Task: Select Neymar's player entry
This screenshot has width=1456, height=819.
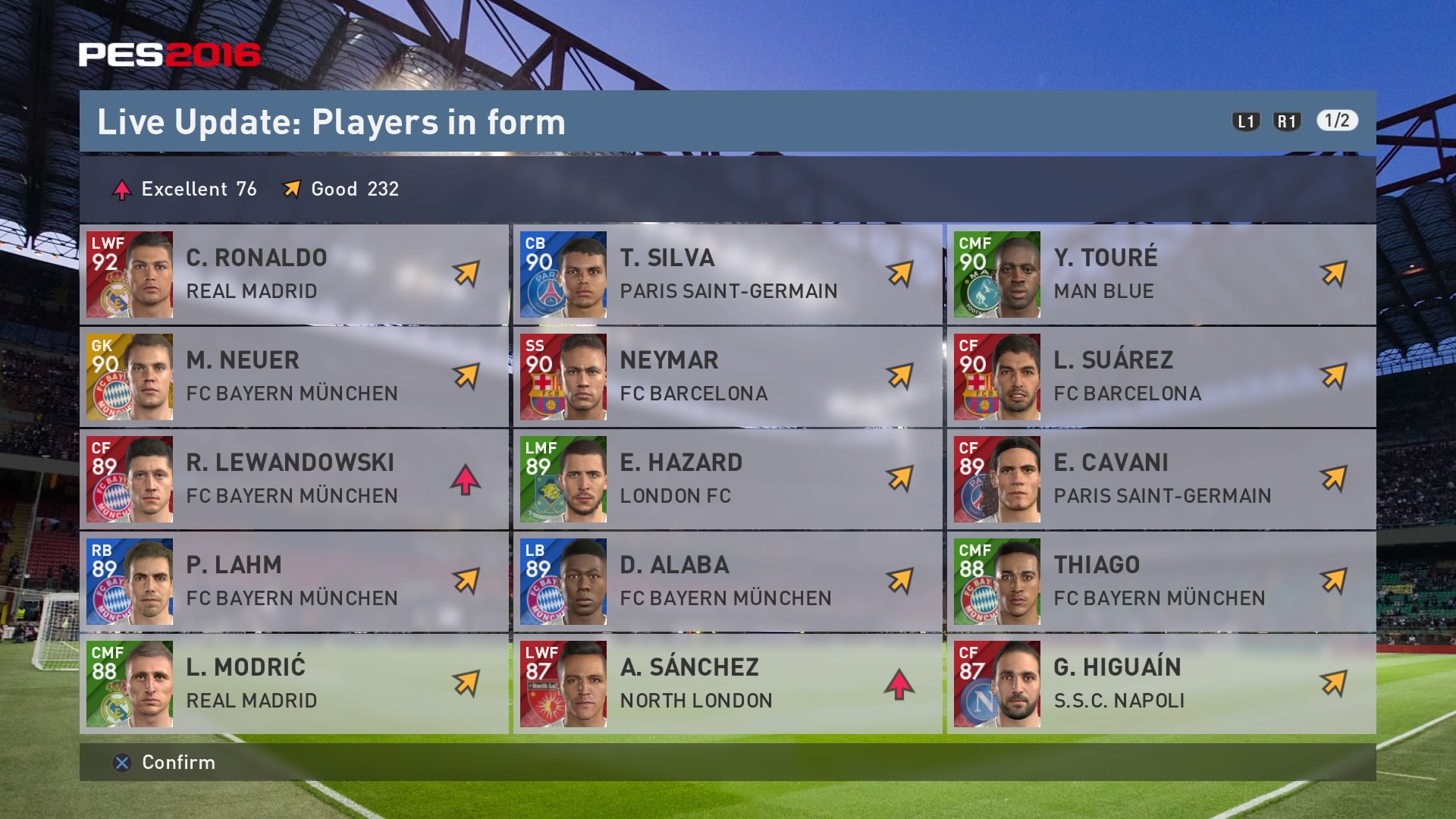Action: [x=728, y=377]
